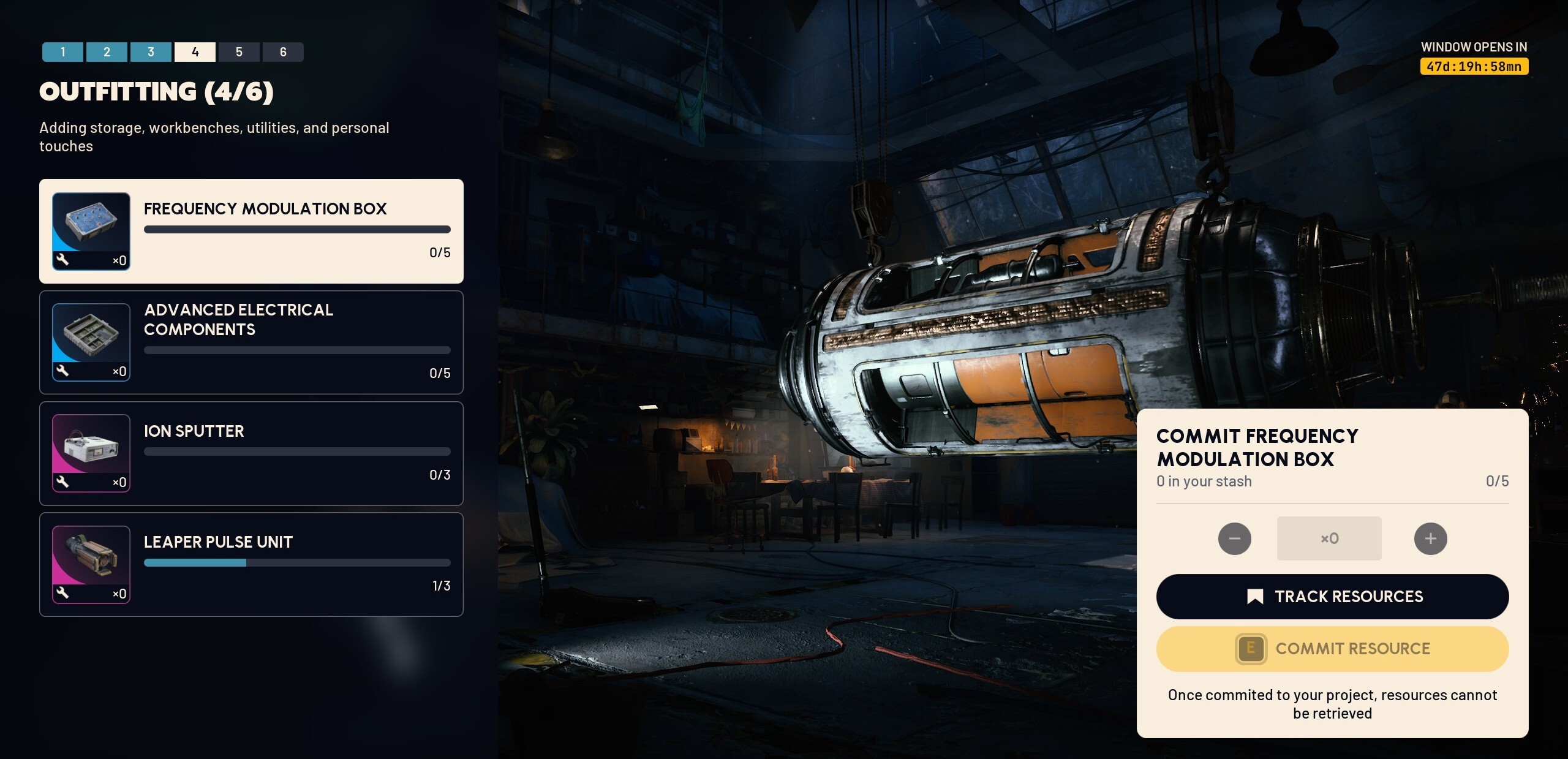The image size is (1568, 759).
Task: Switch to stage 1 tab
Action: point(62,52)
